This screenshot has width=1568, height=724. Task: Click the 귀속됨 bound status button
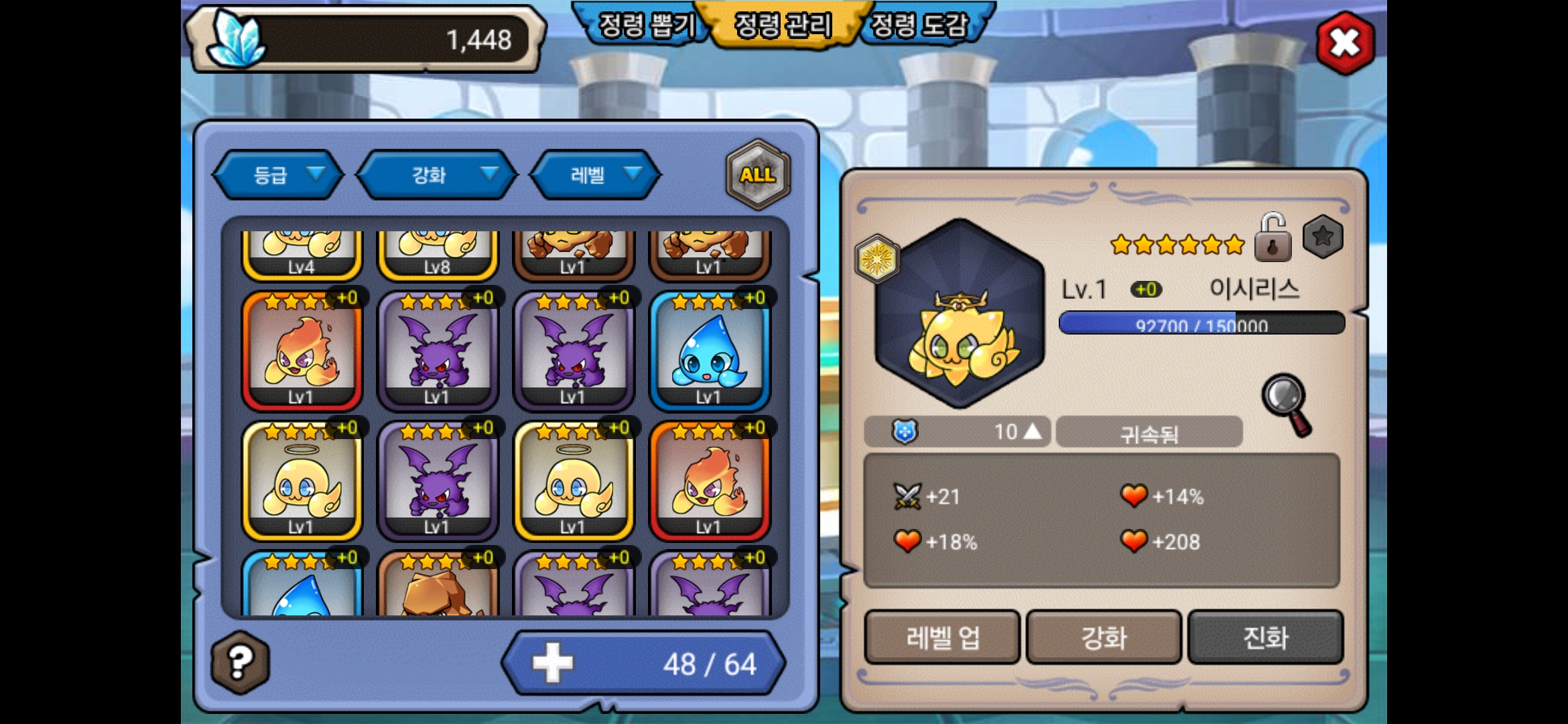coord(1149,433)
